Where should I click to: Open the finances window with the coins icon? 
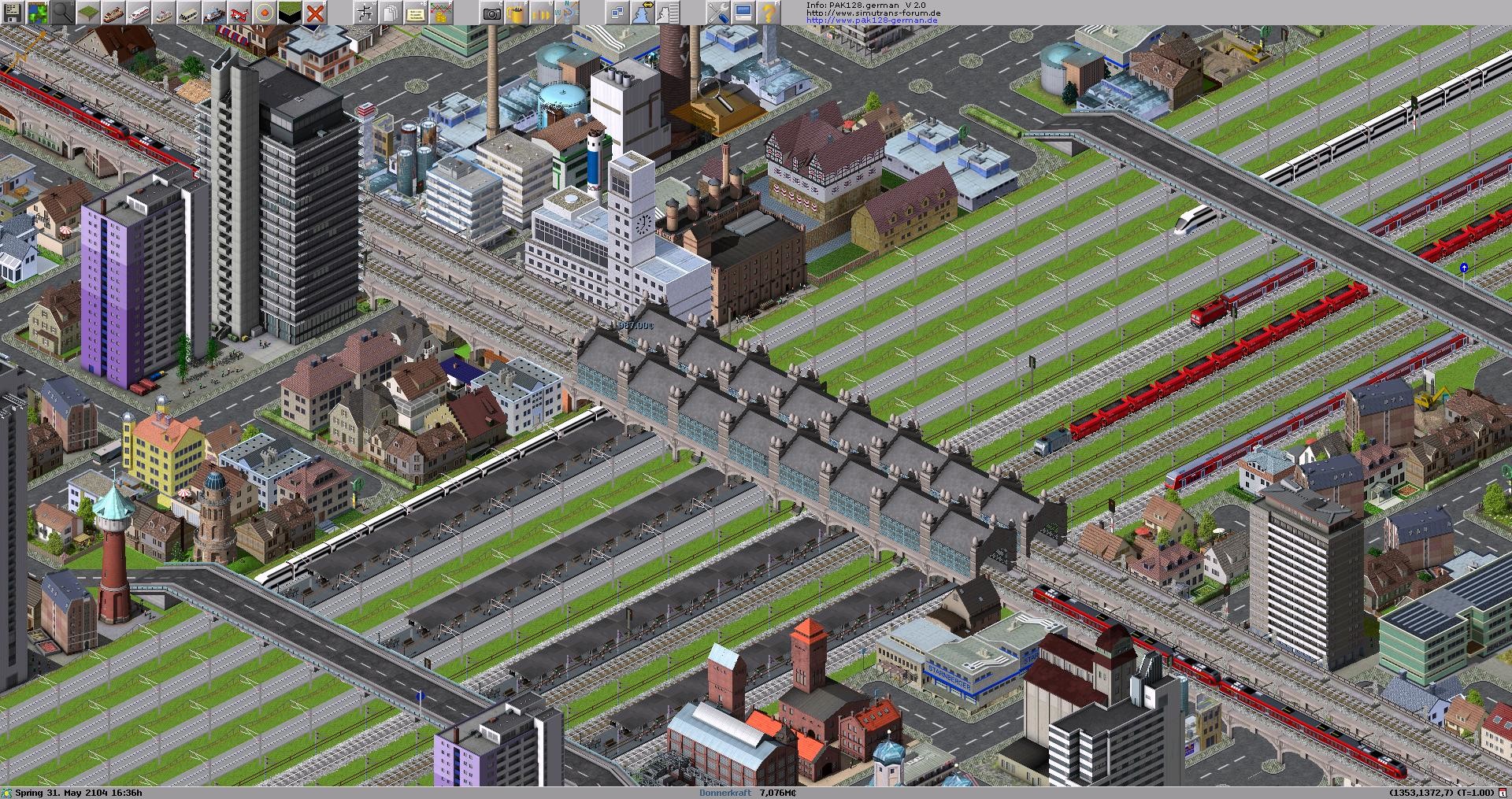[441, 11]
